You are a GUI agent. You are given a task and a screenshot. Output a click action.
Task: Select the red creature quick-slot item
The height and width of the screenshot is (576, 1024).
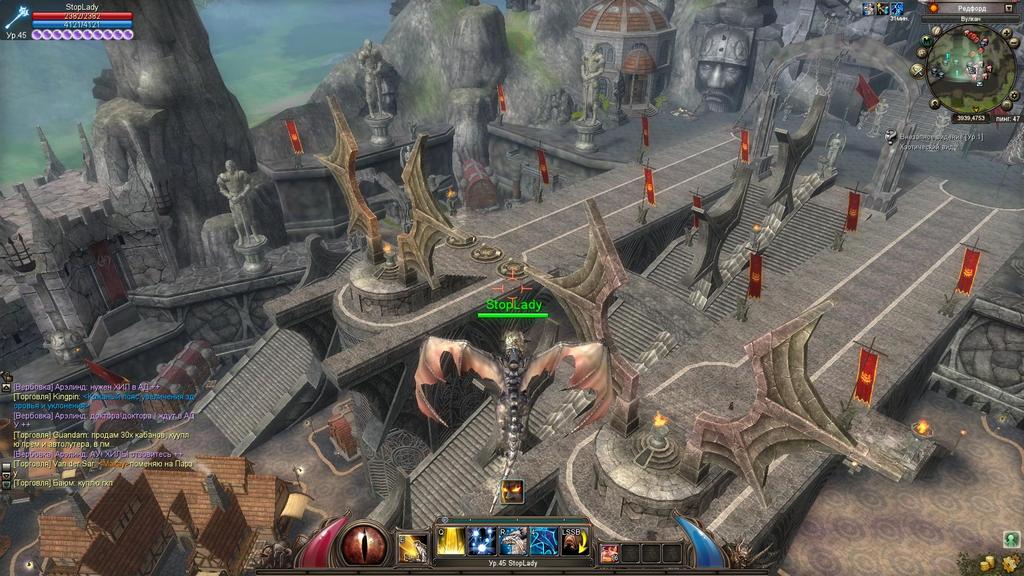(x=608, y=553)
